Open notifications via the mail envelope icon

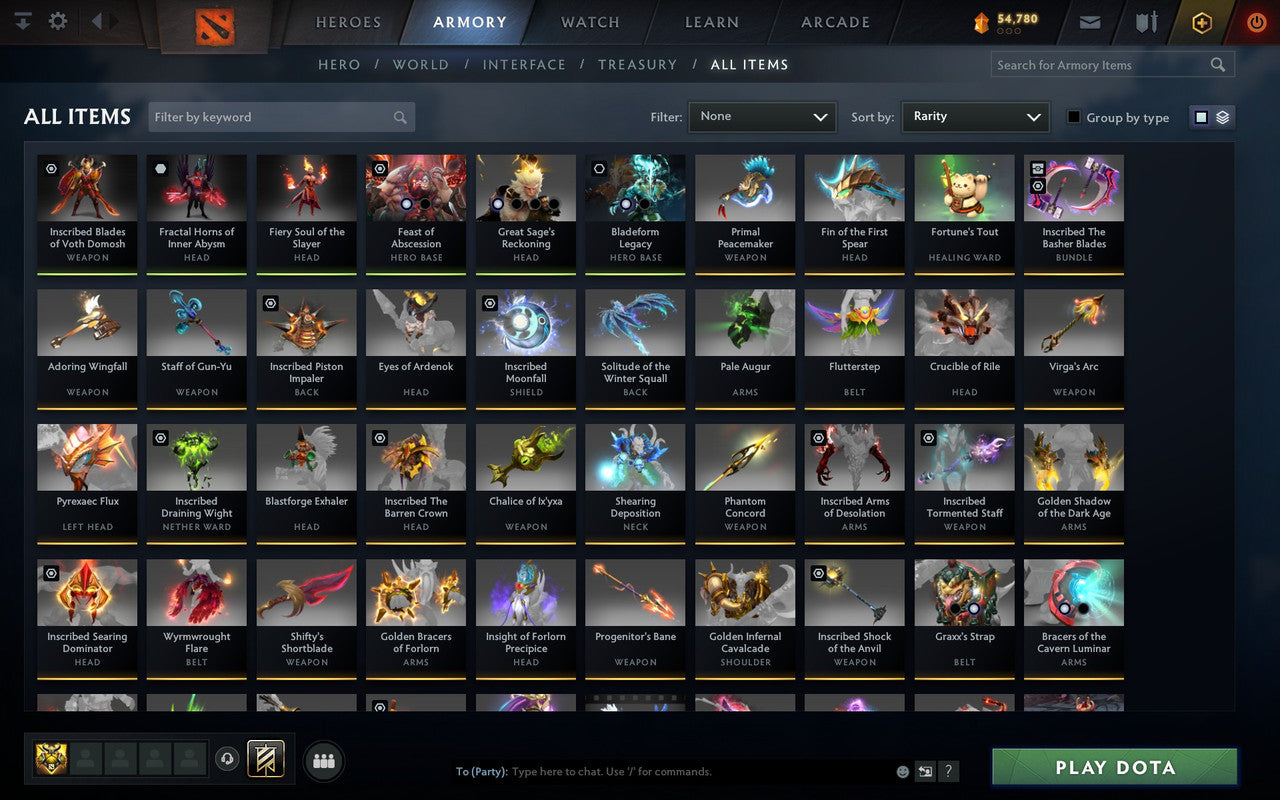(1089, 20)
